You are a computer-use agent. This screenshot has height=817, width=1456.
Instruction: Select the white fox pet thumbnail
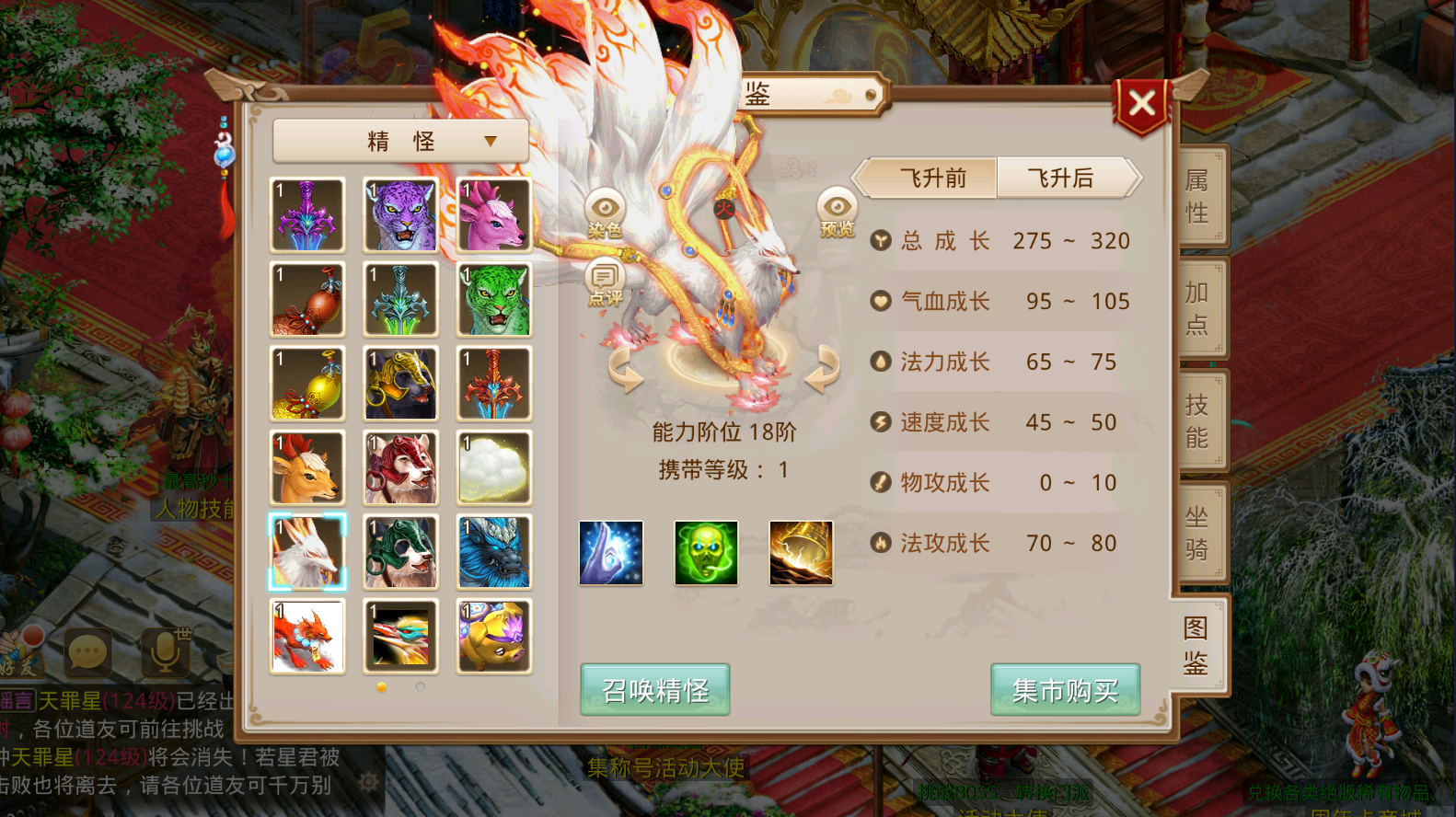[x=306, y=552]
